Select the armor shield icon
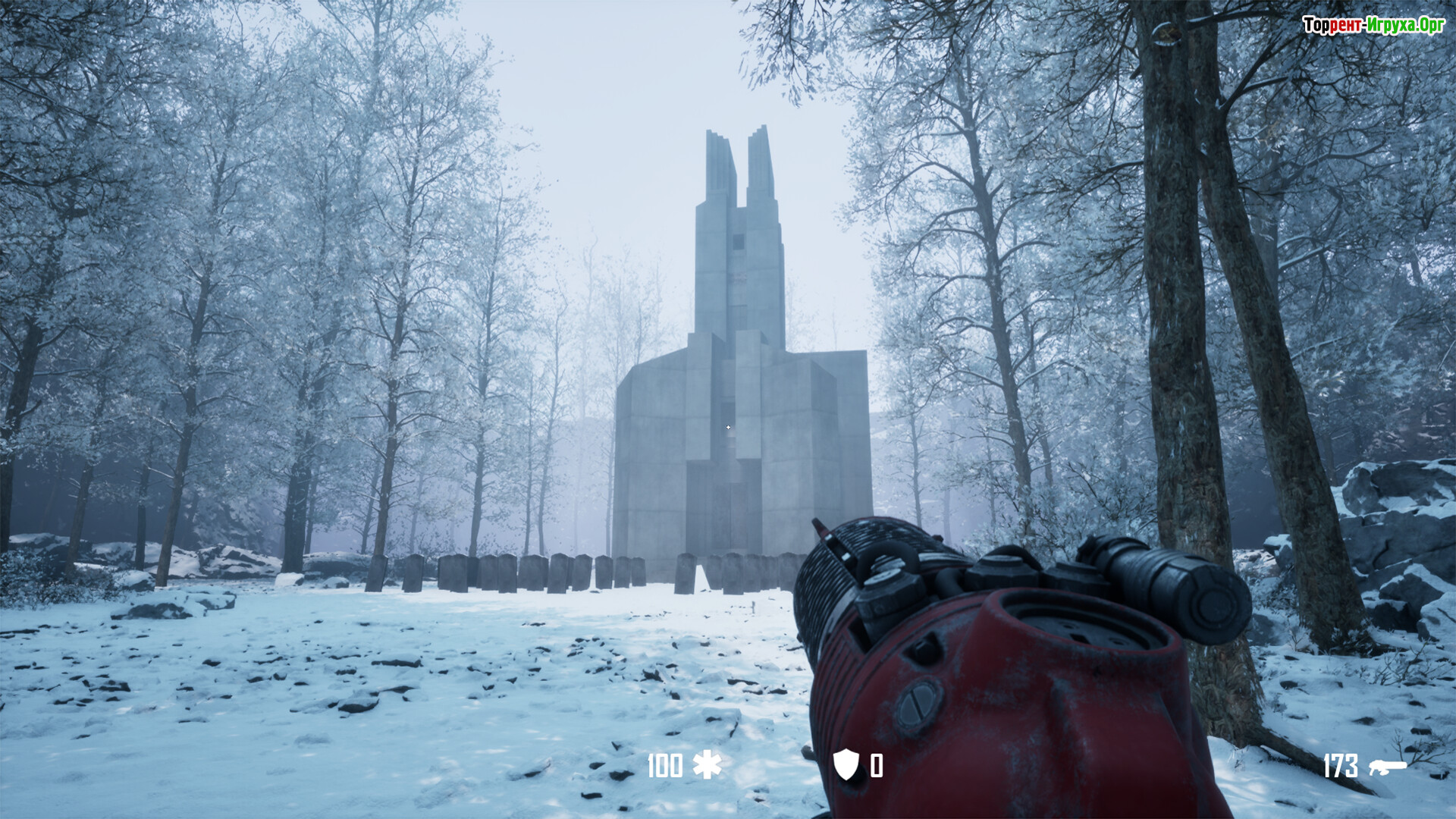The height and width of the screenshot is (819, 1456). click(x=846, y=764)
